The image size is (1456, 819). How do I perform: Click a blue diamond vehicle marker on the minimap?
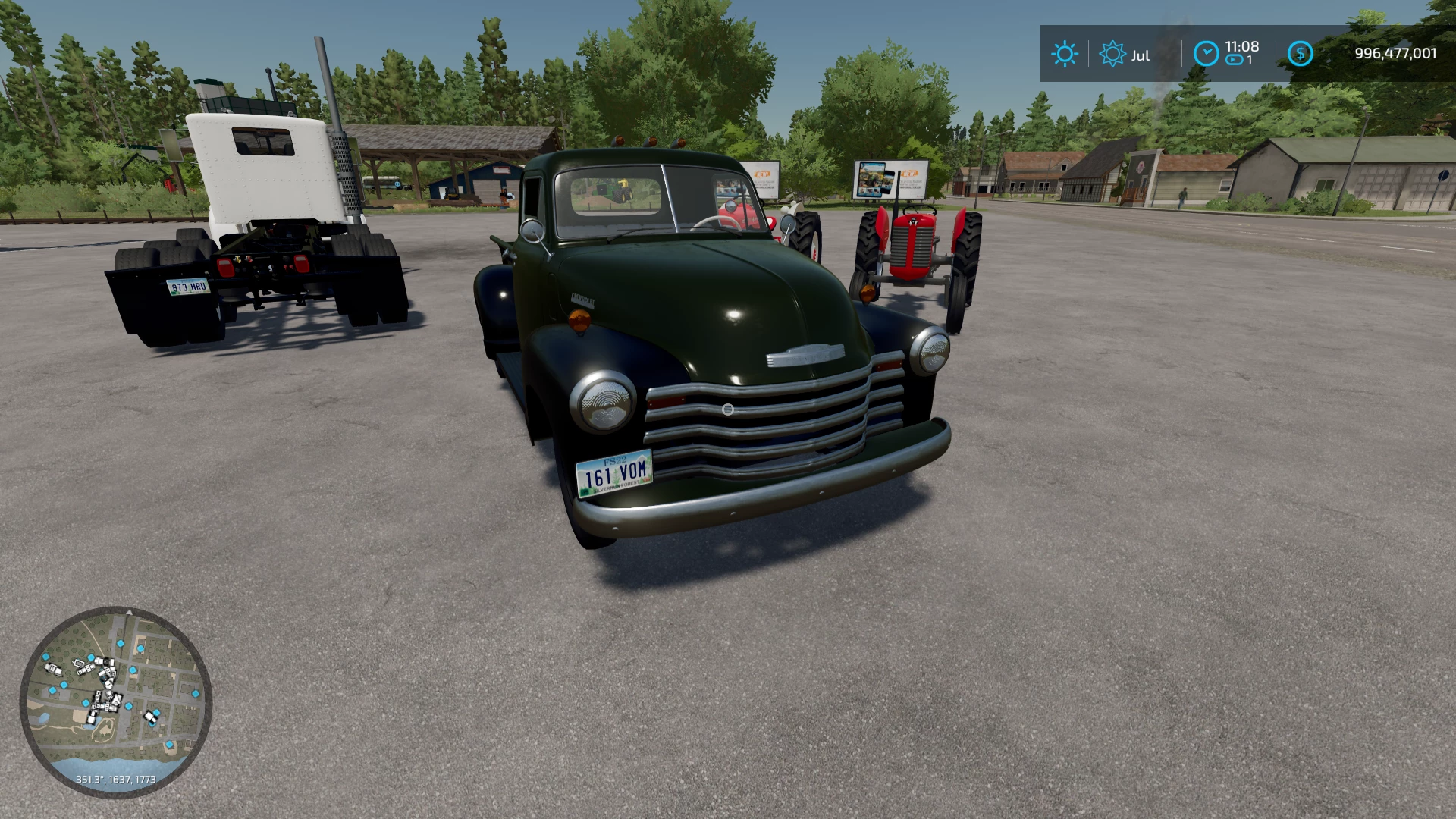point(121,644)
